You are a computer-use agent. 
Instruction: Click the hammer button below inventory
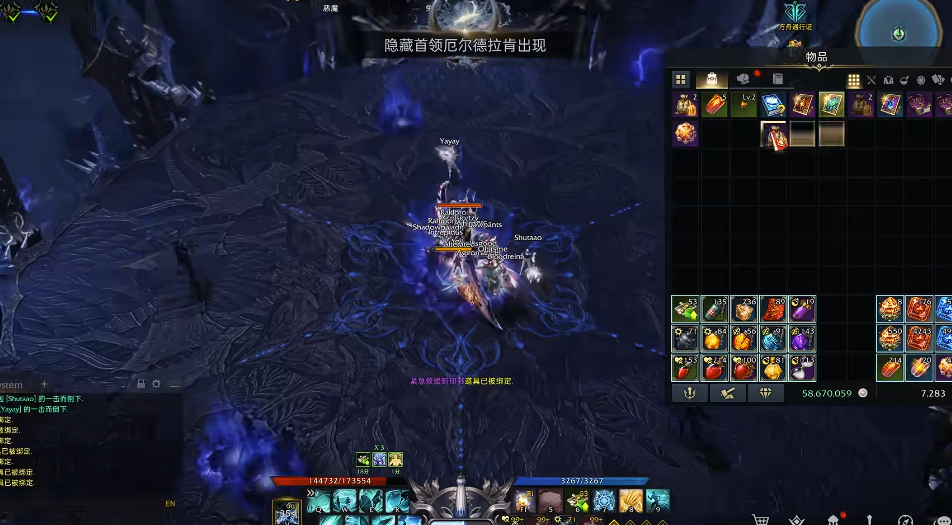[x=727, y=393]
